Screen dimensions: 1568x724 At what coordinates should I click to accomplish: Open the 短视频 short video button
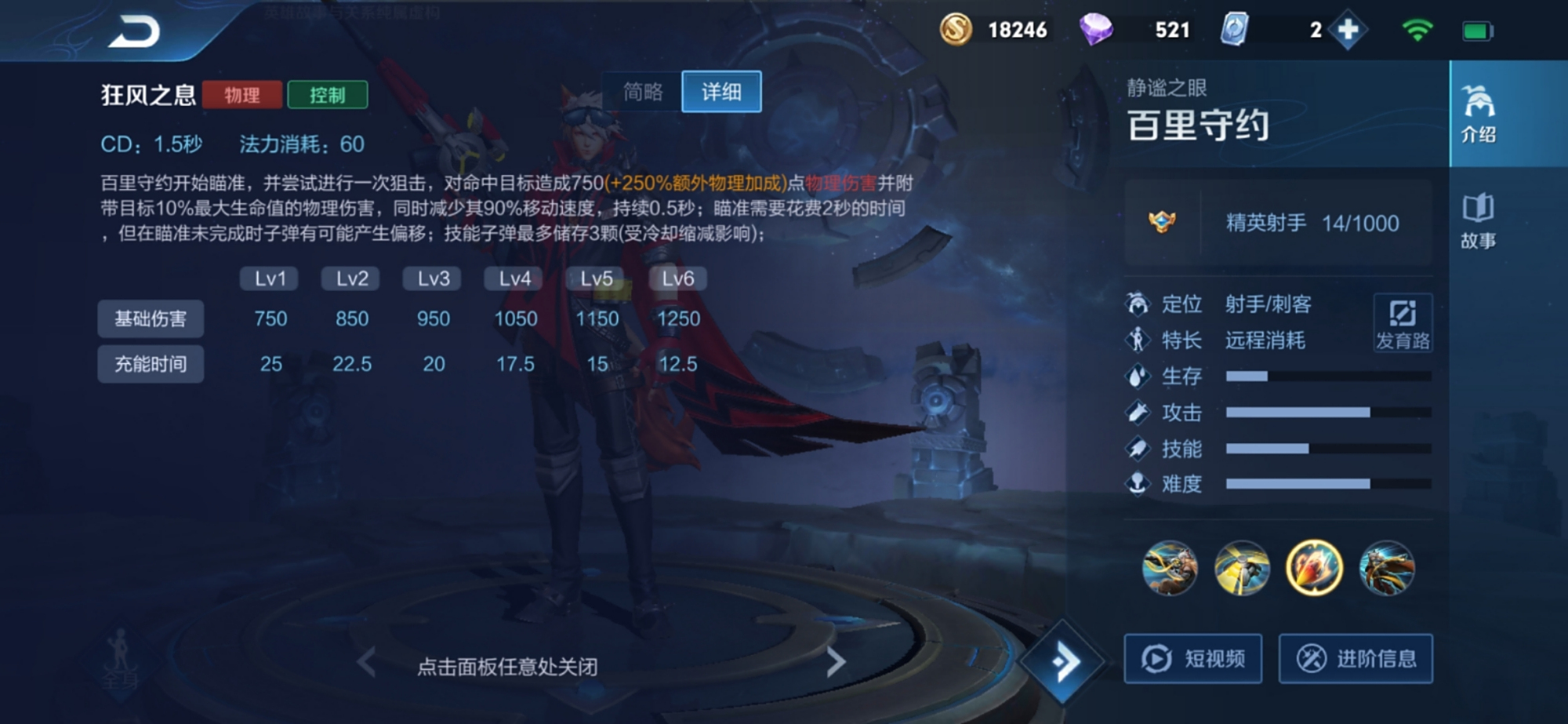(x=1192, y=659)
